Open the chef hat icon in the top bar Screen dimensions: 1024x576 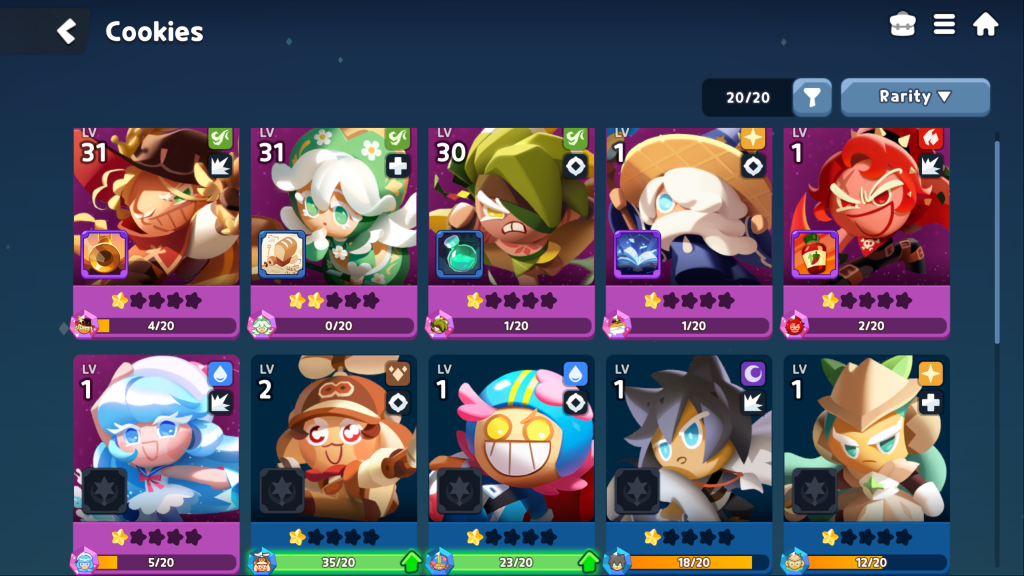pos(903,25)
